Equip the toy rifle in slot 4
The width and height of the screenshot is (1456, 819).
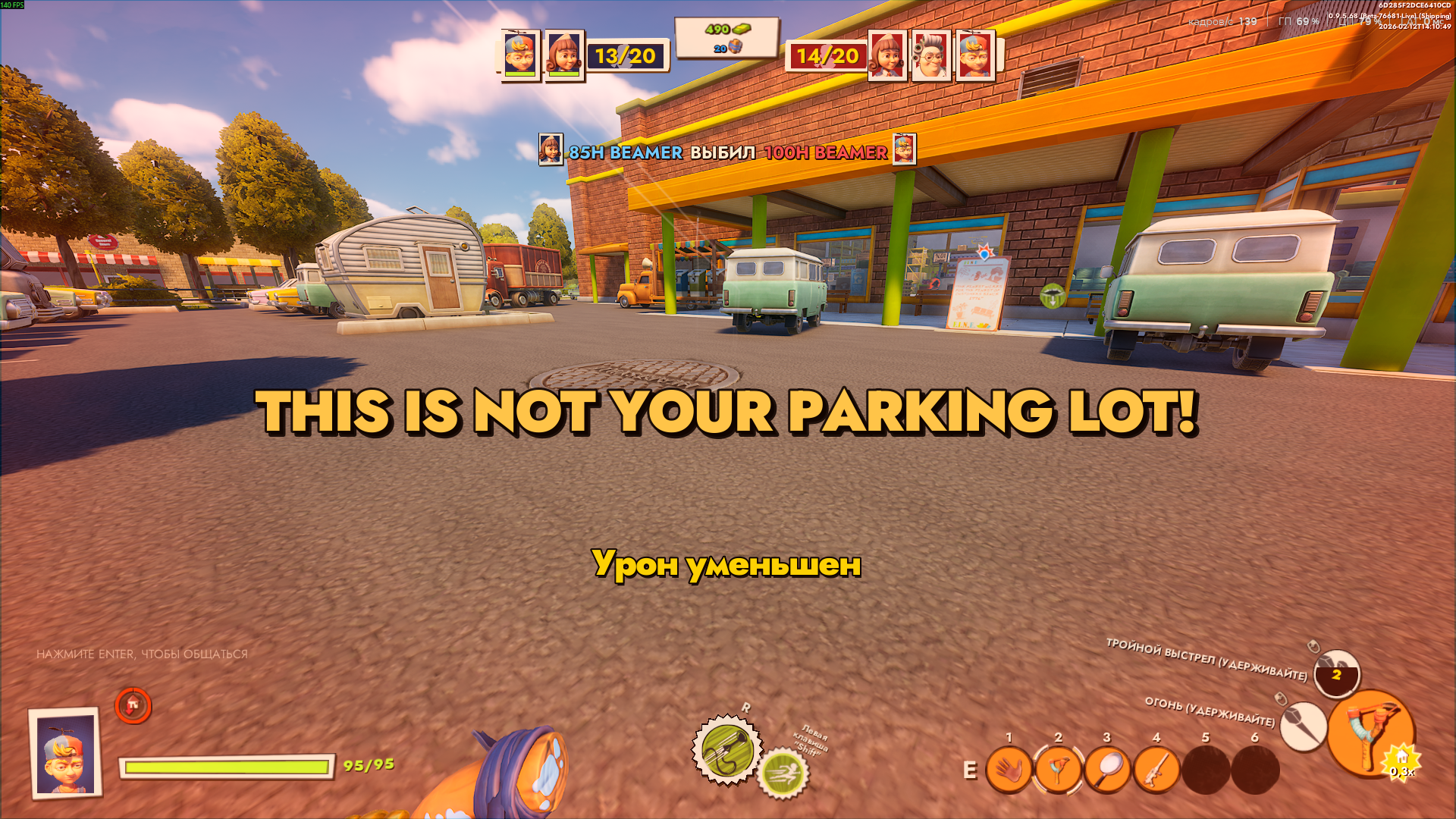[1156, 770]
